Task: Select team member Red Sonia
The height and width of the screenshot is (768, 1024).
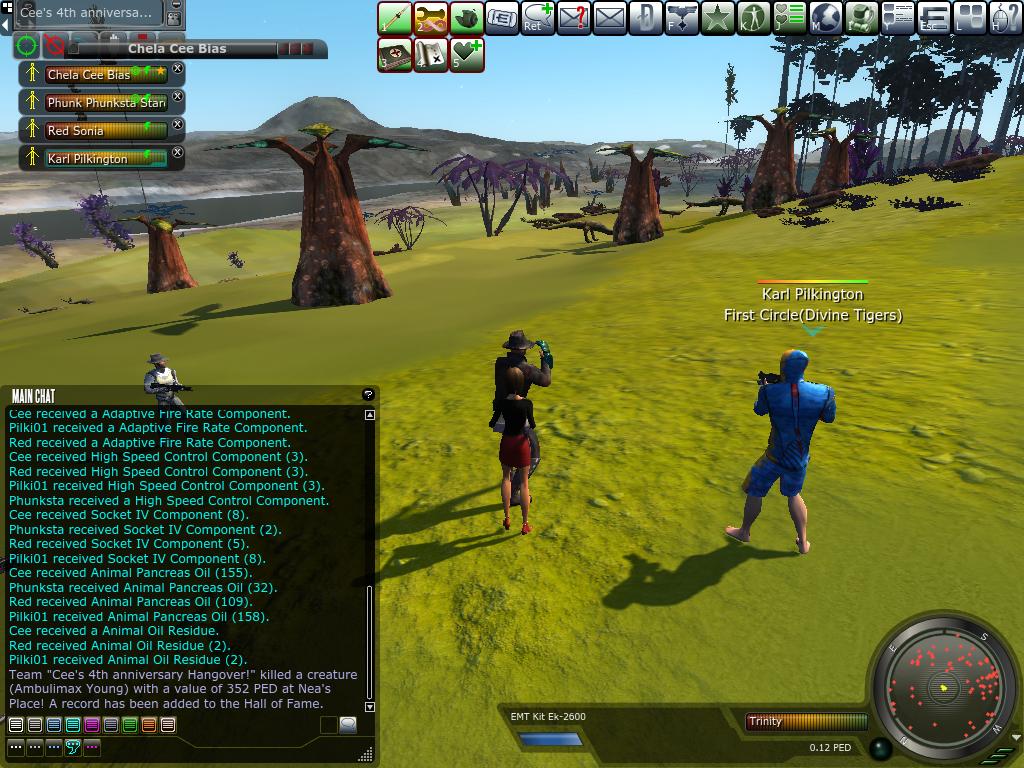Action: tap(96, 131)
